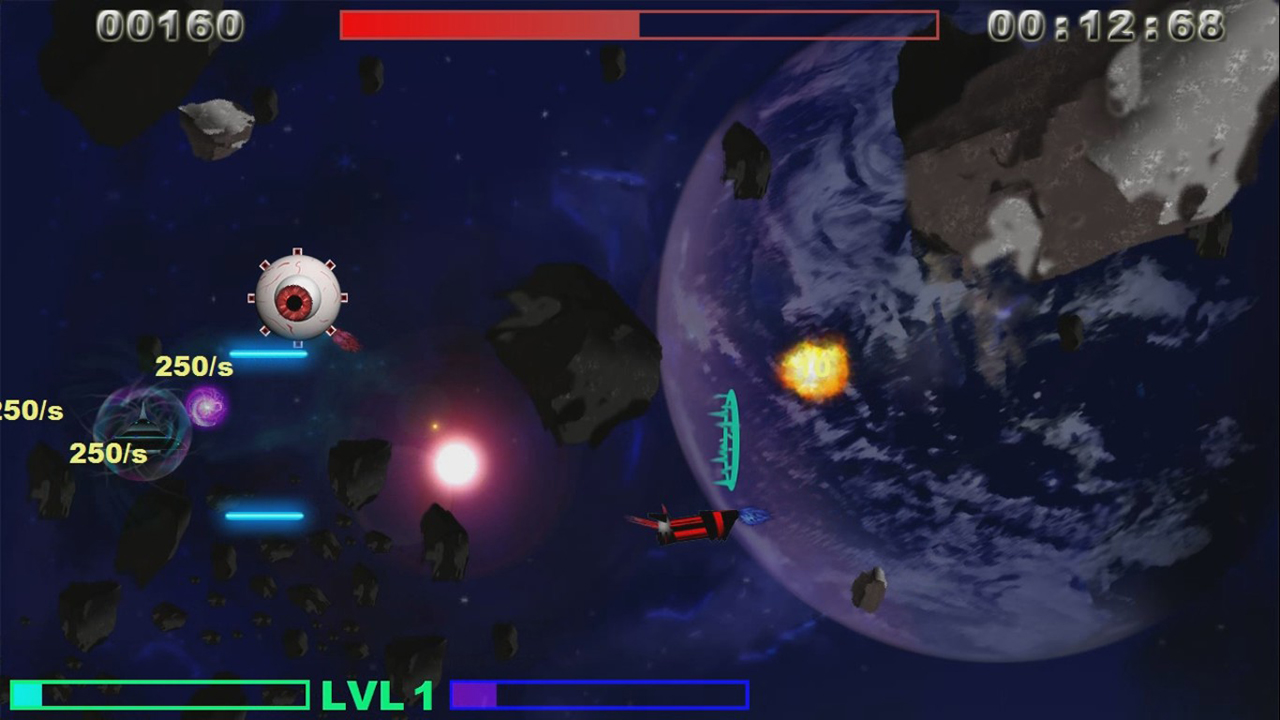Select the purple orb projectile
The height and width of the screenshot is (720, 1280).
208,408
